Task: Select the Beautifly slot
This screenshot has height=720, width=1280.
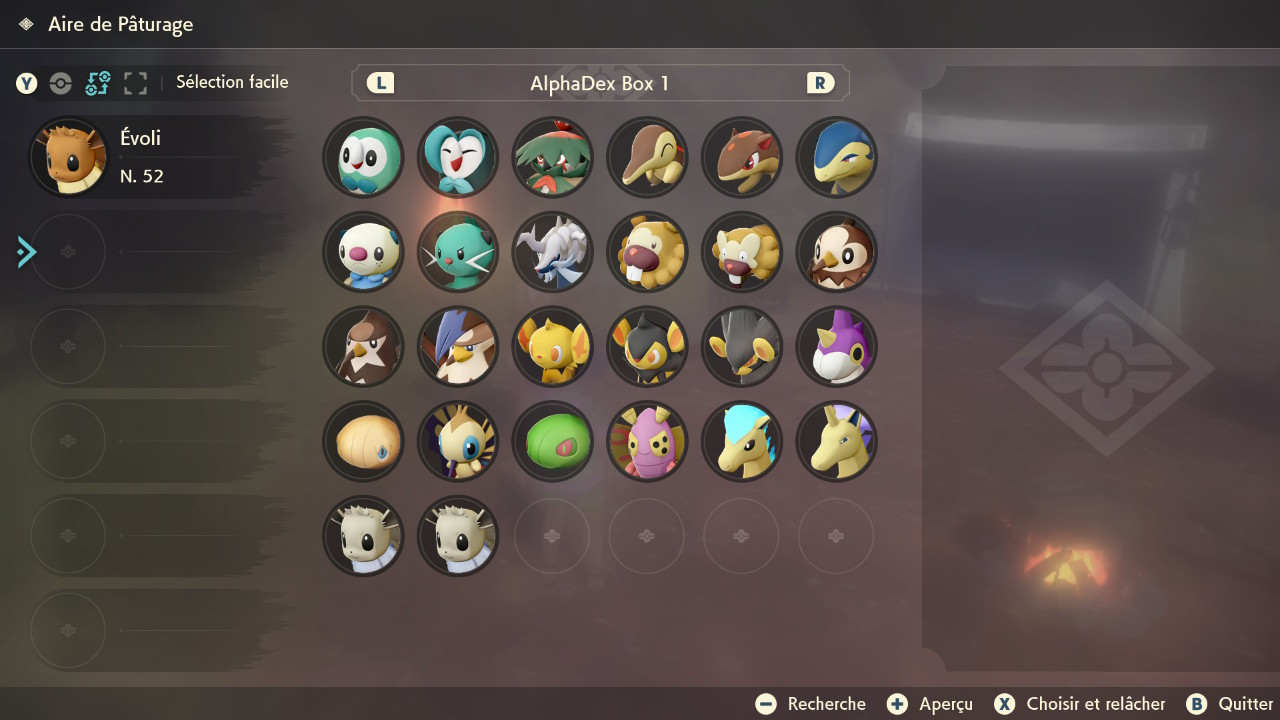Action: click(x=458, y=441)
